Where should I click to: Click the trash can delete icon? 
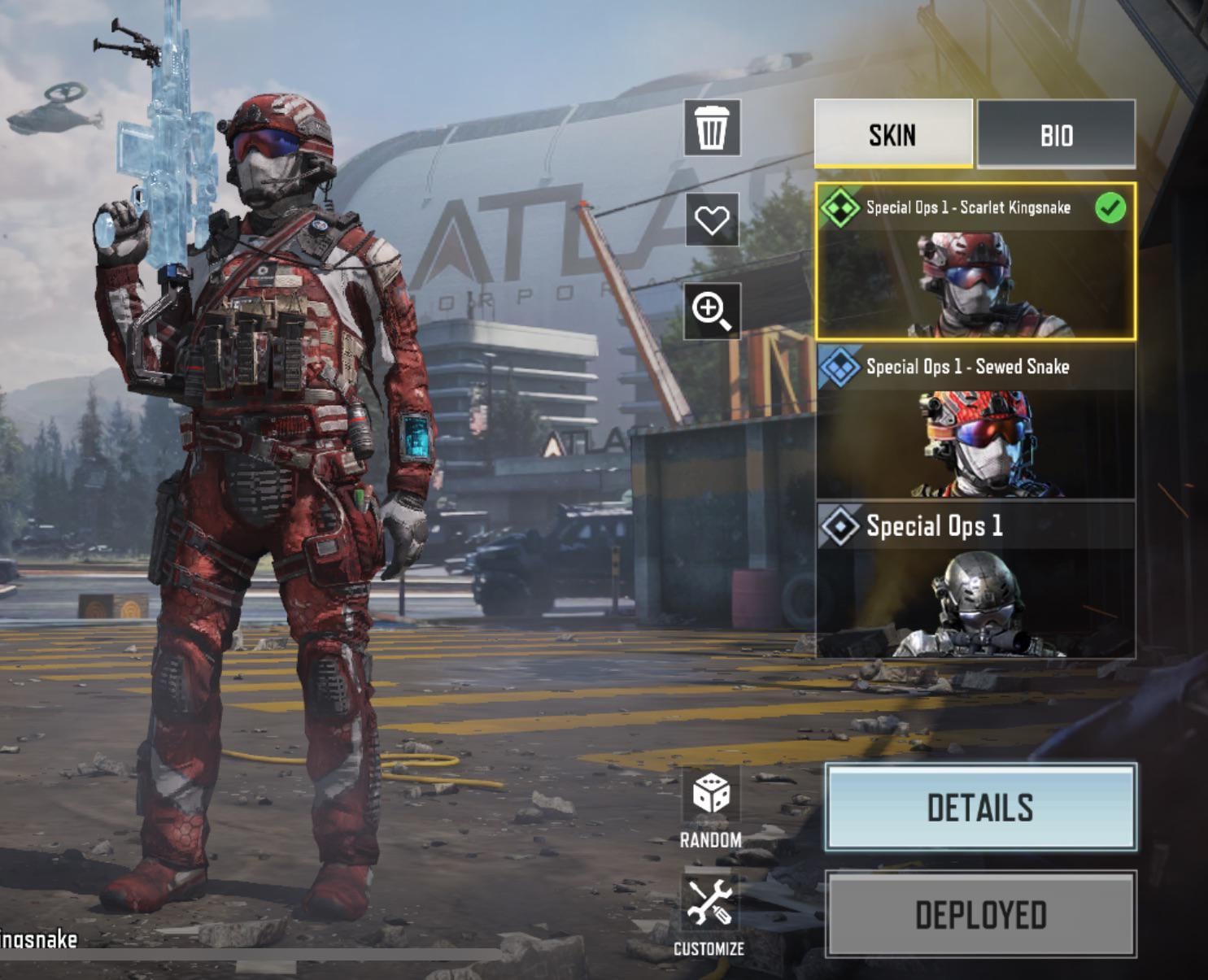pos(712,128)
